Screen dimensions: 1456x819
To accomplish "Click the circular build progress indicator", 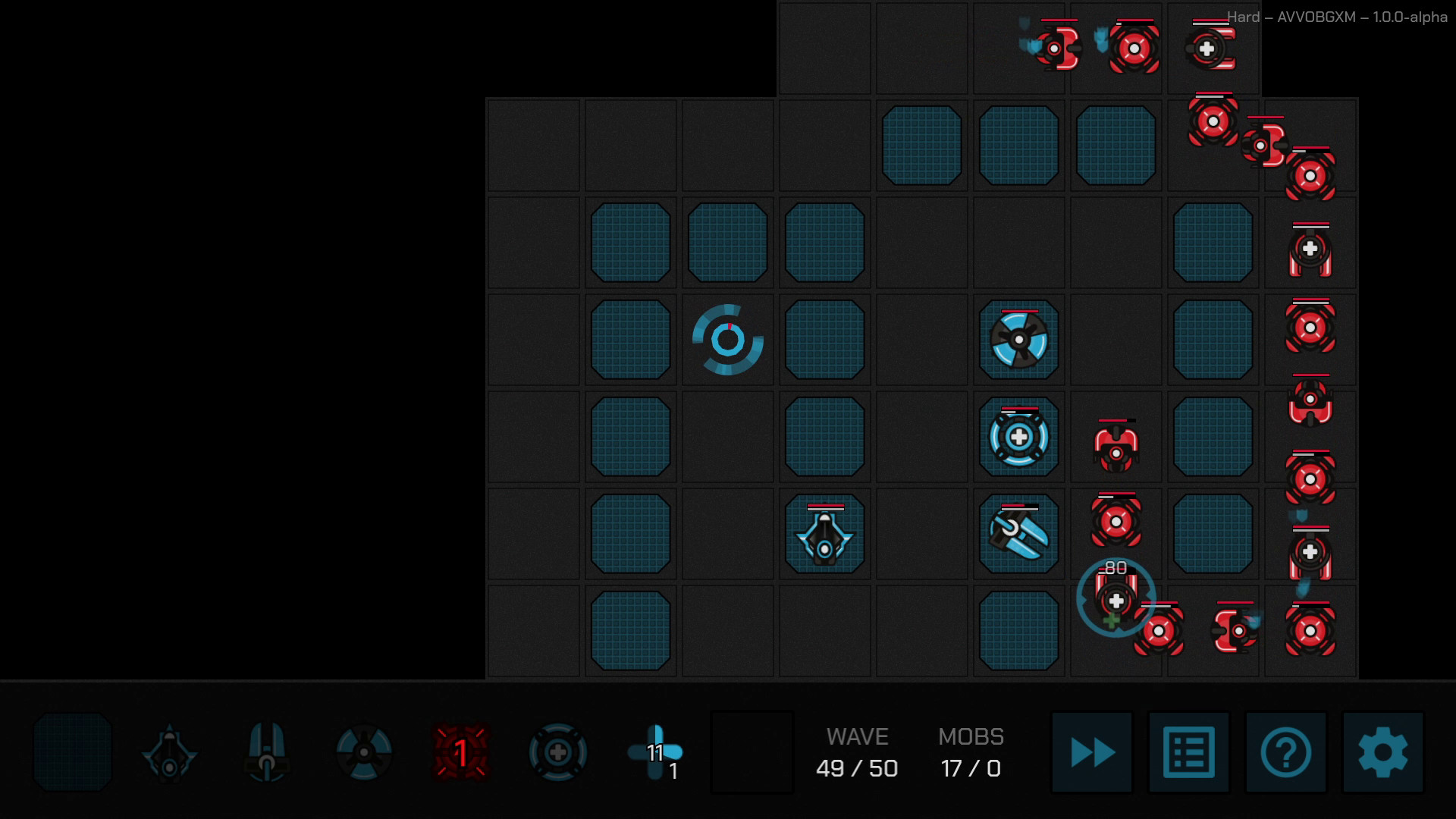I will pyautogui.click(x=726, y=341).
